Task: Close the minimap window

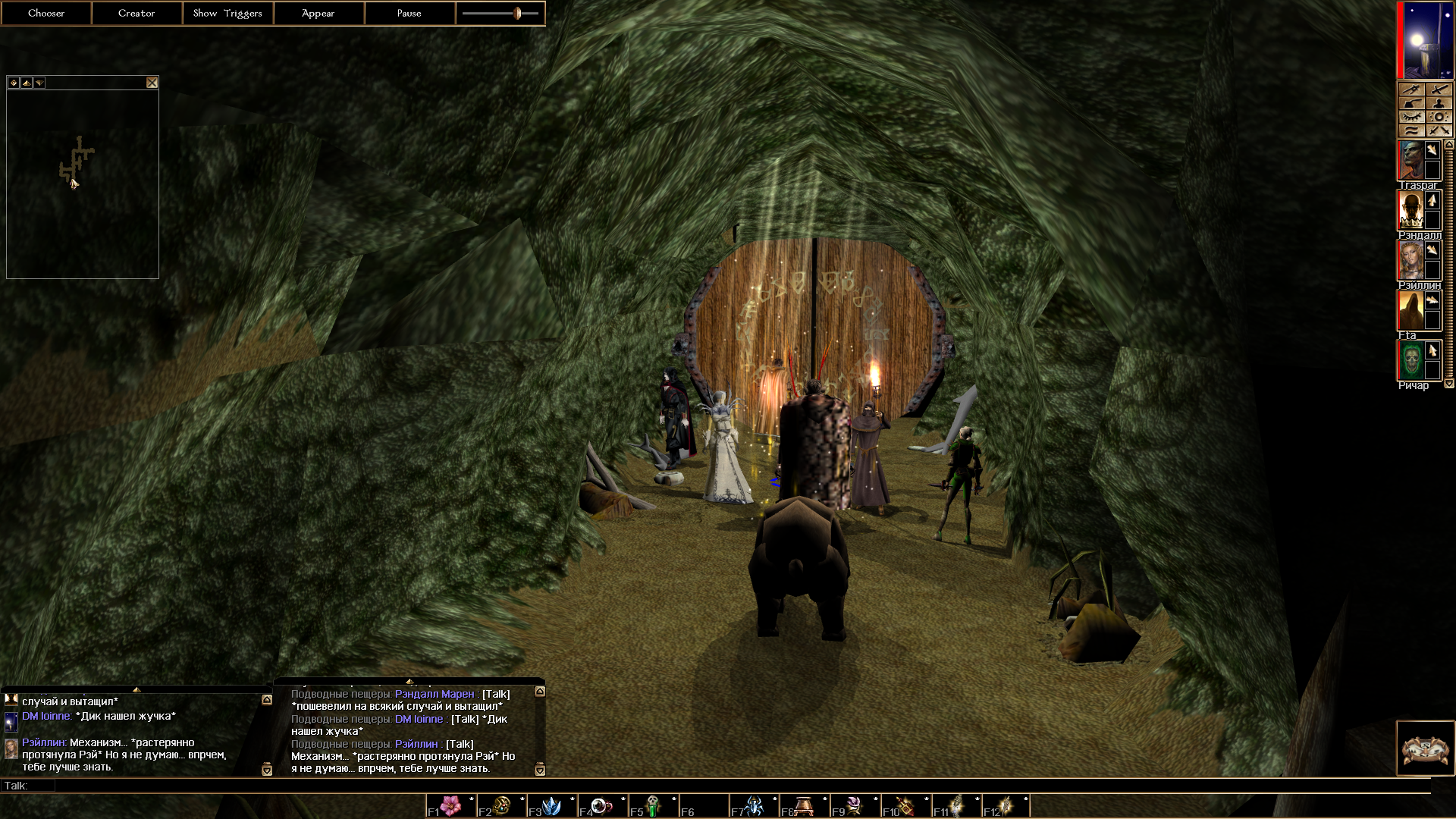Action: (152, 83)
